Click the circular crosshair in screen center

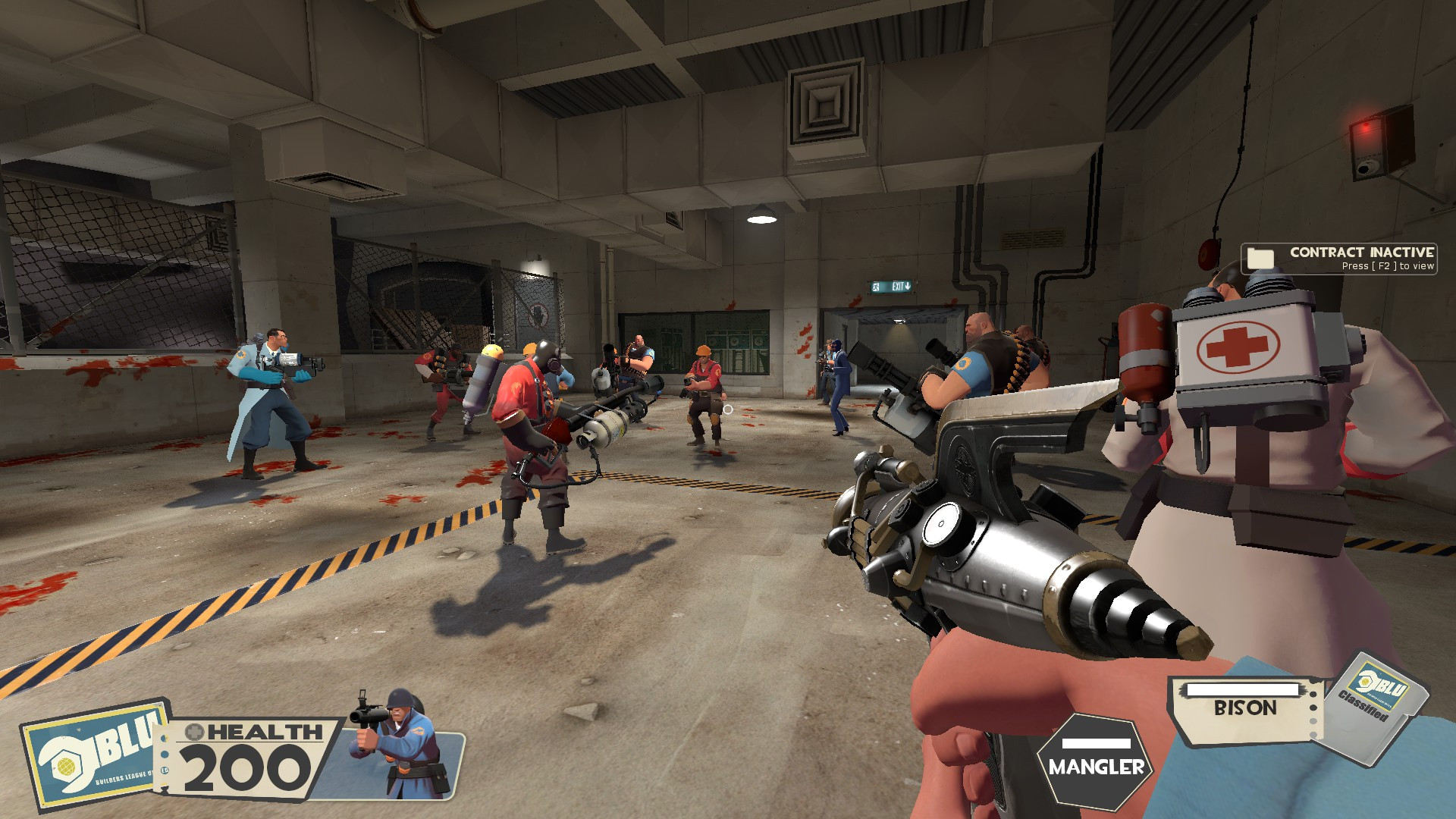[728, 409]
